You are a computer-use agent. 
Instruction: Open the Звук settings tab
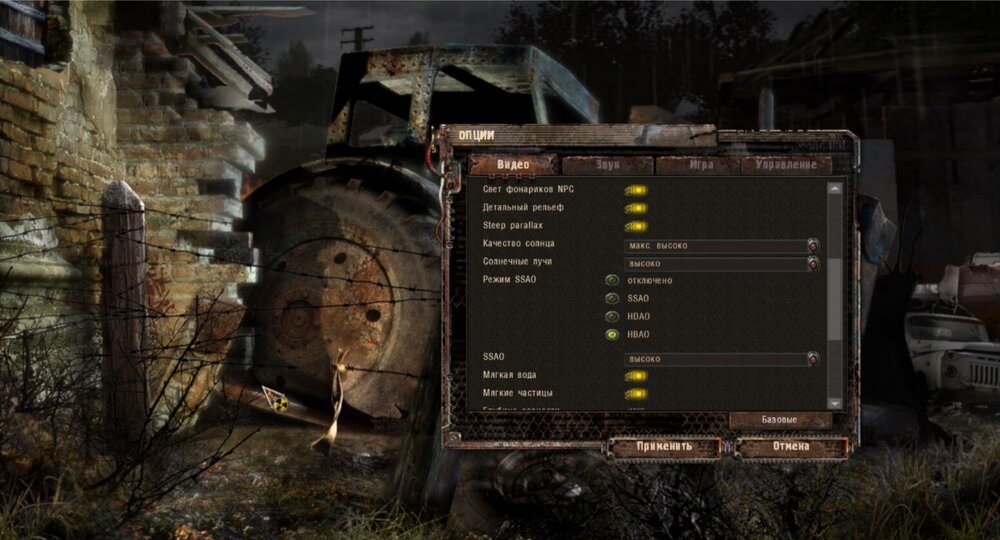click(606, 165)
